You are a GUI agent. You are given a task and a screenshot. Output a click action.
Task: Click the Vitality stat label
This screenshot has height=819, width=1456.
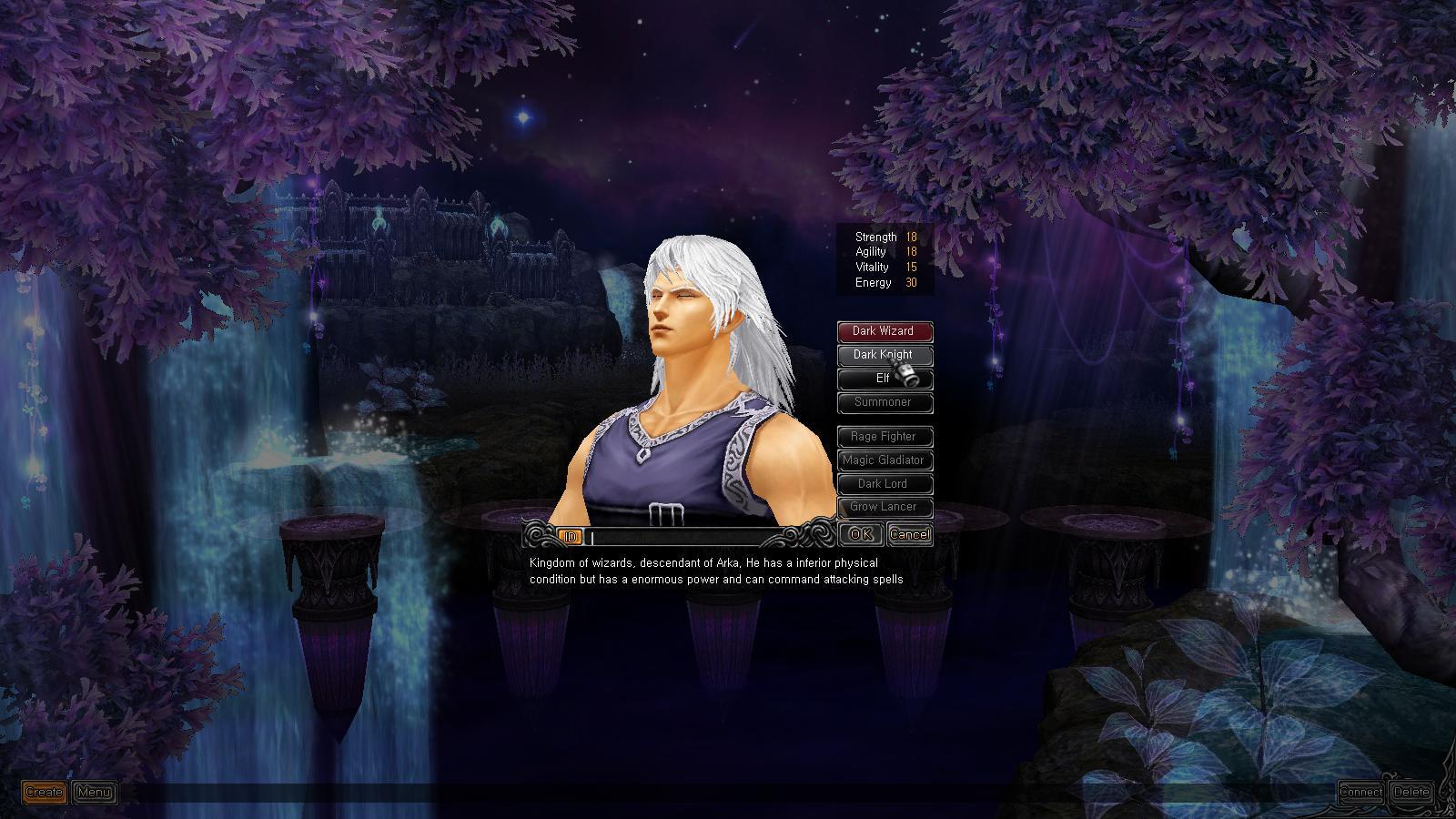pyautogui.click(x=872, y=268)
